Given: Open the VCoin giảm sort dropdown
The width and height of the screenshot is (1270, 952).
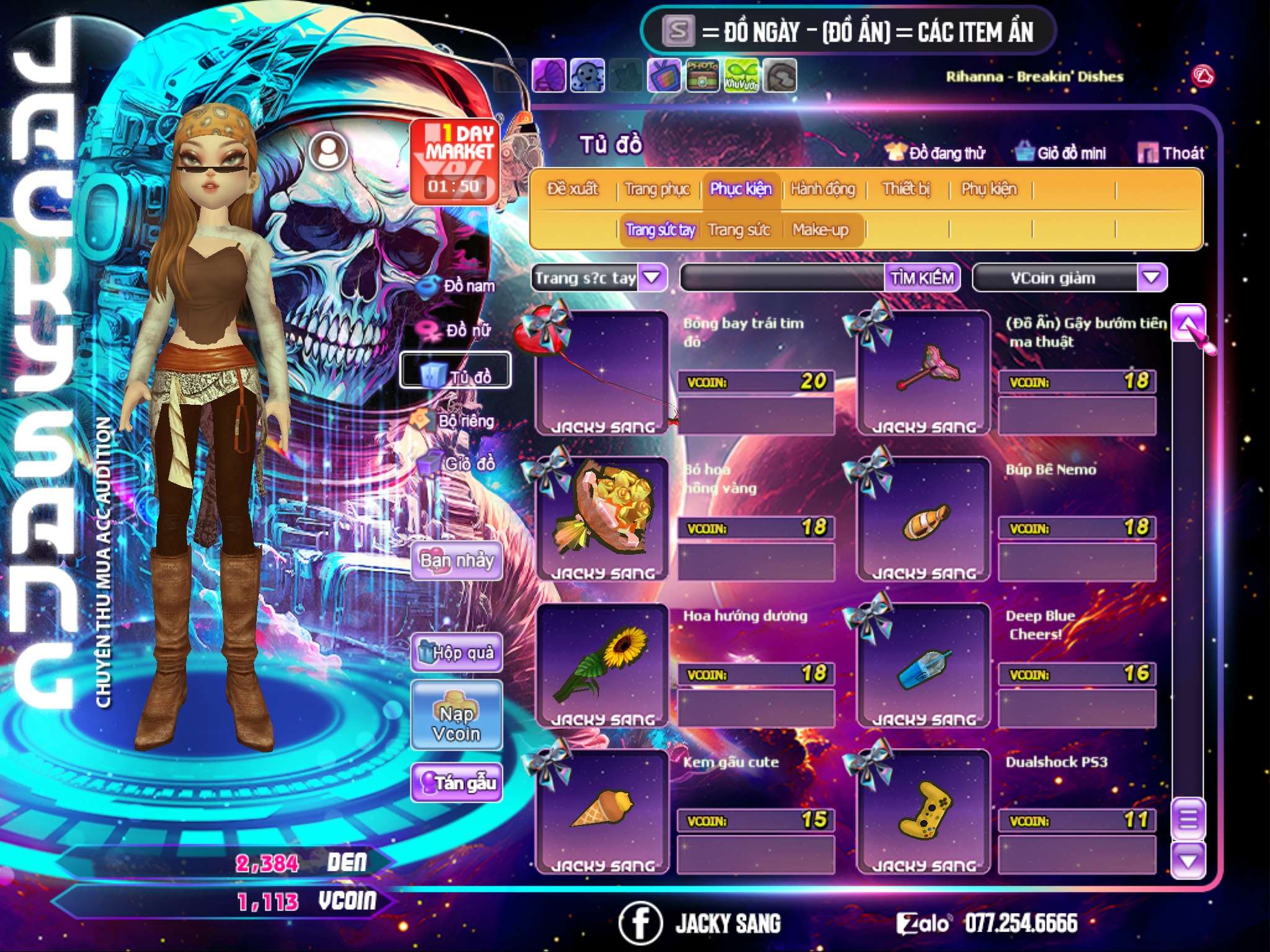Looking at the screenshot, I should click(1151, 278).
